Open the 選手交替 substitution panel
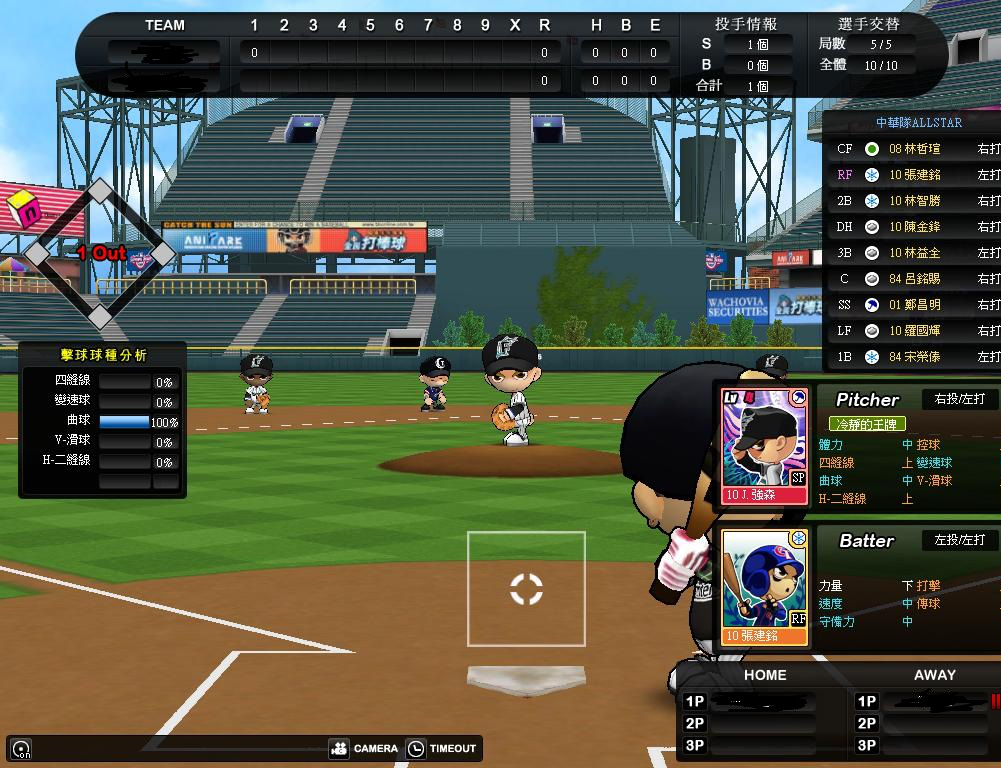The image size is (1001, 768). coord(868,24)
